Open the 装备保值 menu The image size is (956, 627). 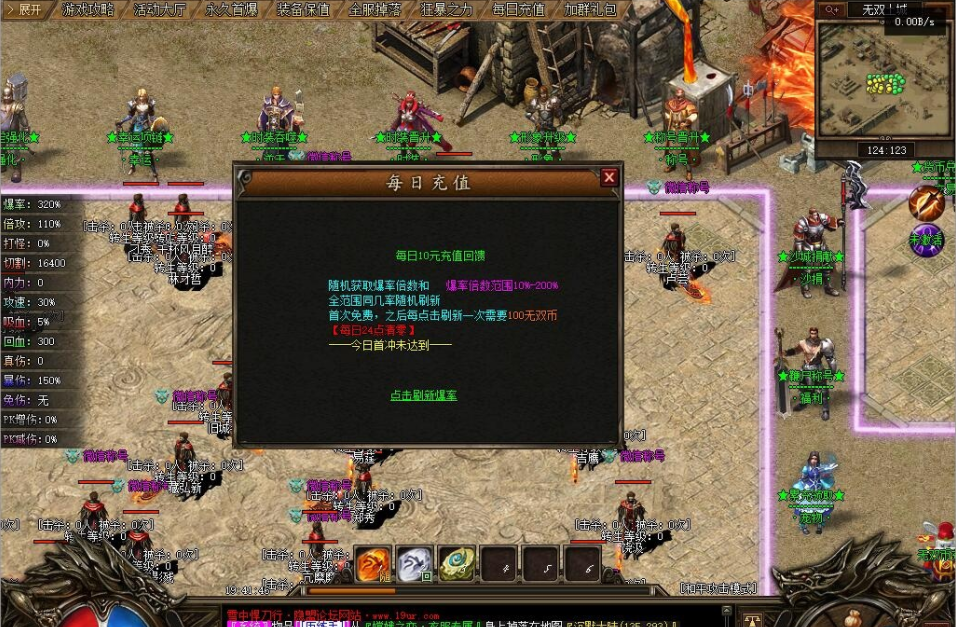(x=304, y=10)
